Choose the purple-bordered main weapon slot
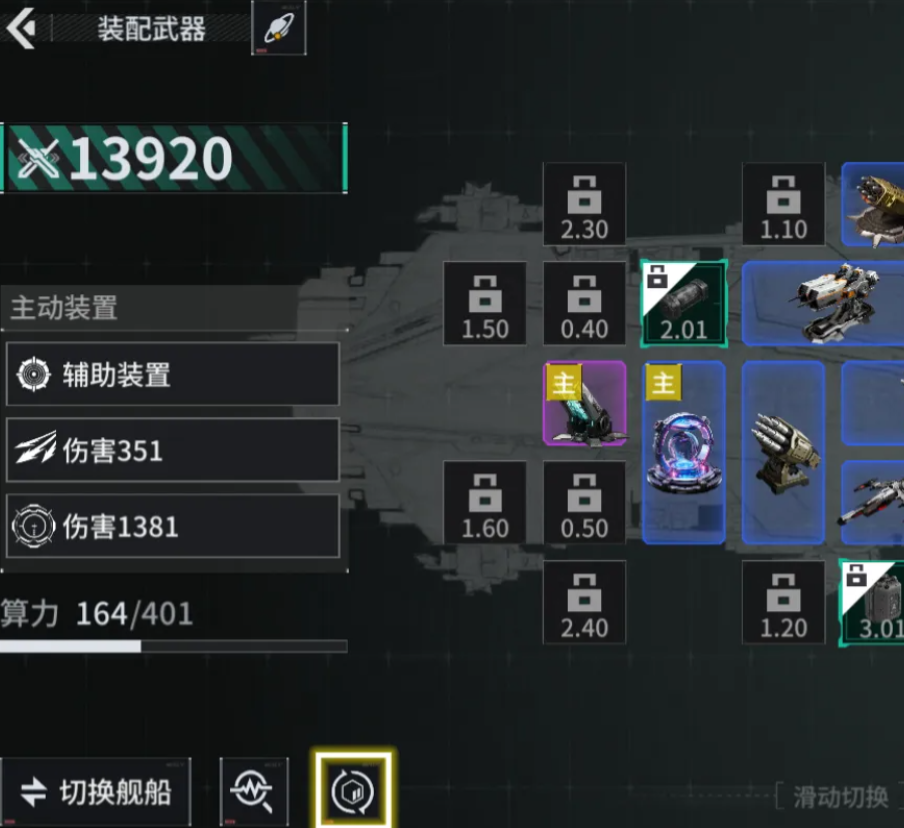 [584, 403]
